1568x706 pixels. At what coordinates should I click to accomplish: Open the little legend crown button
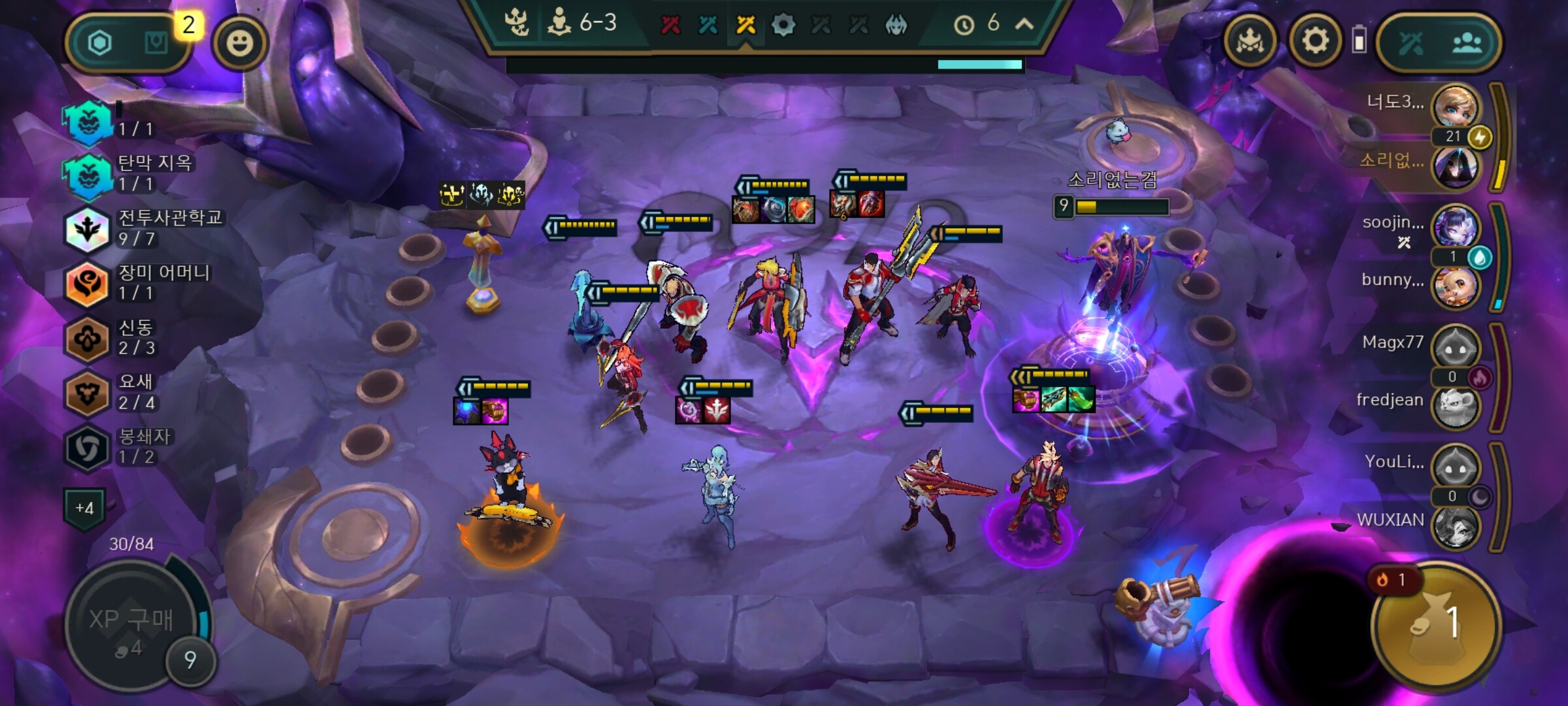pos(1250,42)
